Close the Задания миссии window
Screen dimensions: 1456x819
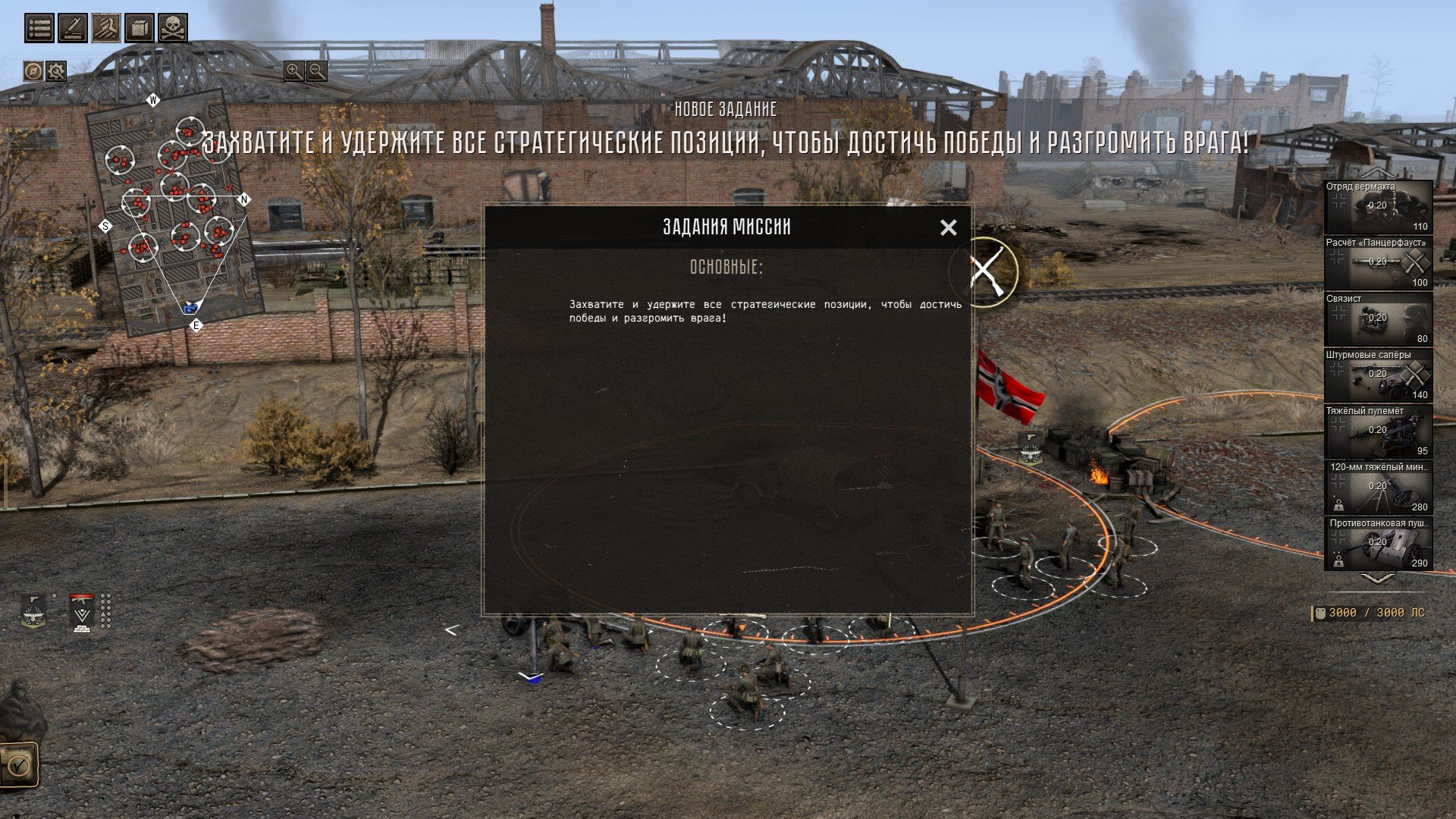[948, 227]
